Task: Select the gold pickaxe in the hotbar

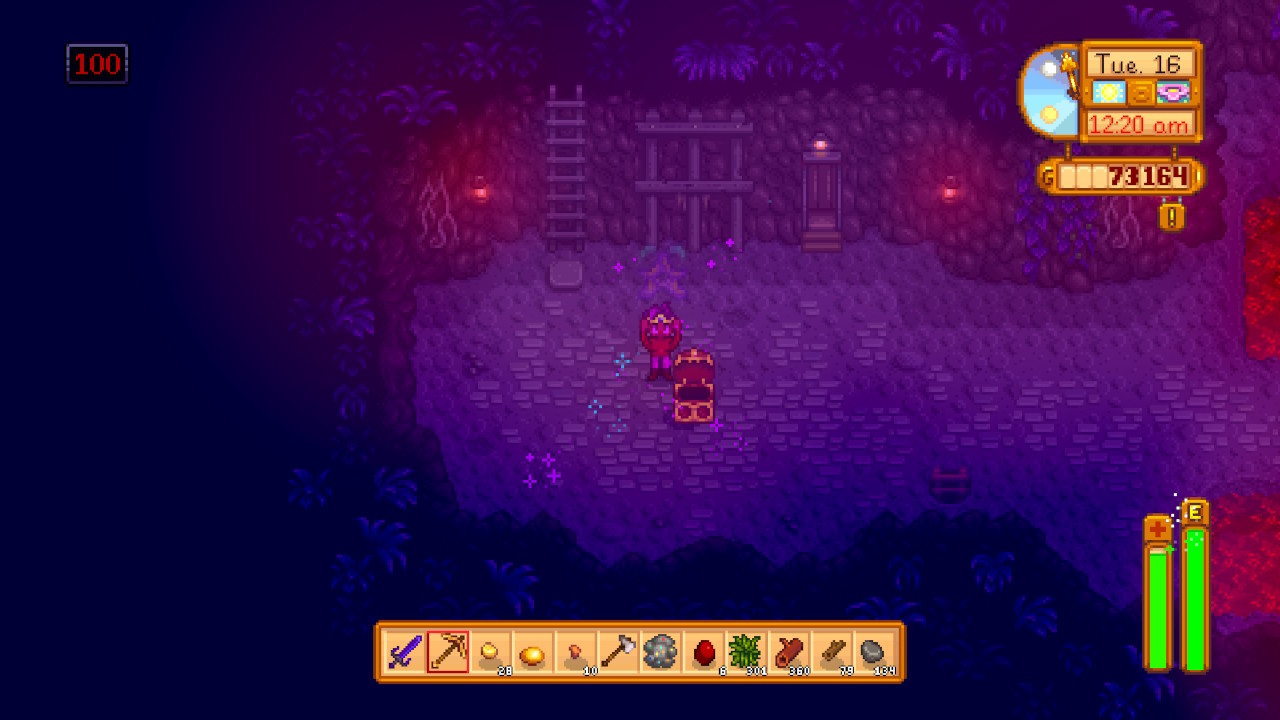Action: tap(447, 653)
